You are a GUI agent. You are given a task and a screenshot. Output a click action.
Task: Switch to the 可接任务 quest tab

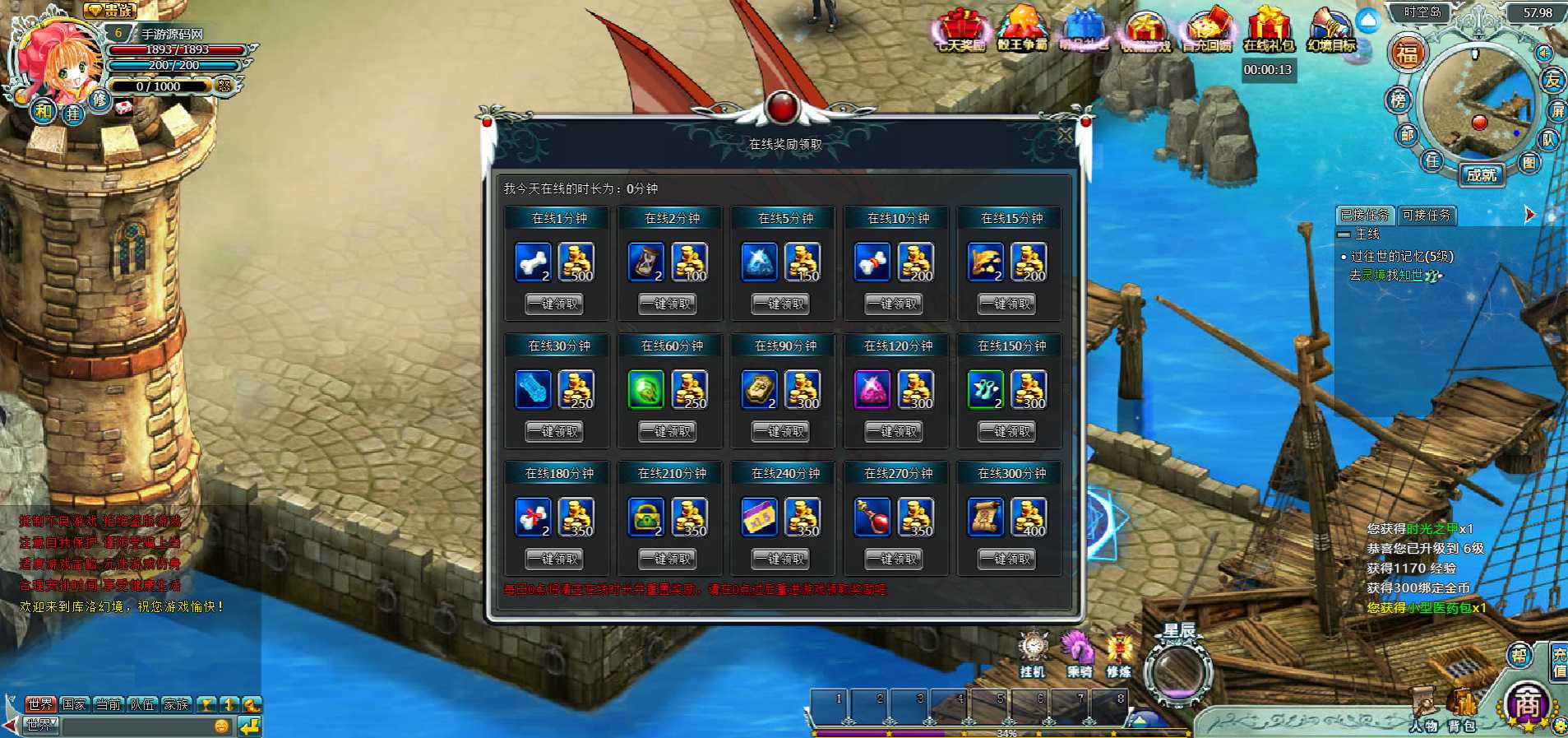pos(1427,216)
